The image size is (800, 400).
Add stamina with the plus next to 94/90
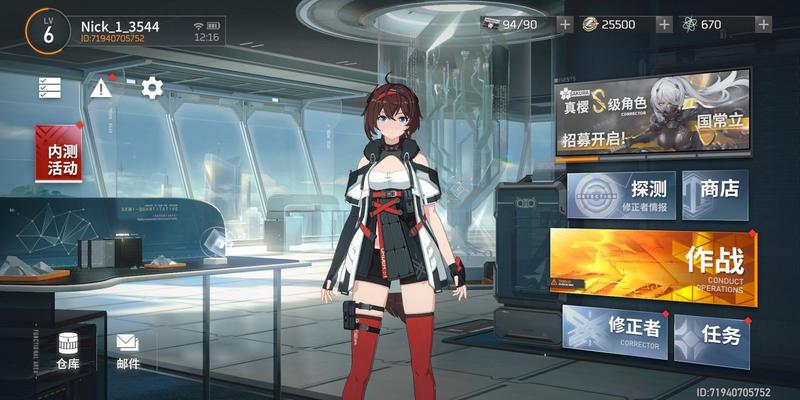pos(565,25)
